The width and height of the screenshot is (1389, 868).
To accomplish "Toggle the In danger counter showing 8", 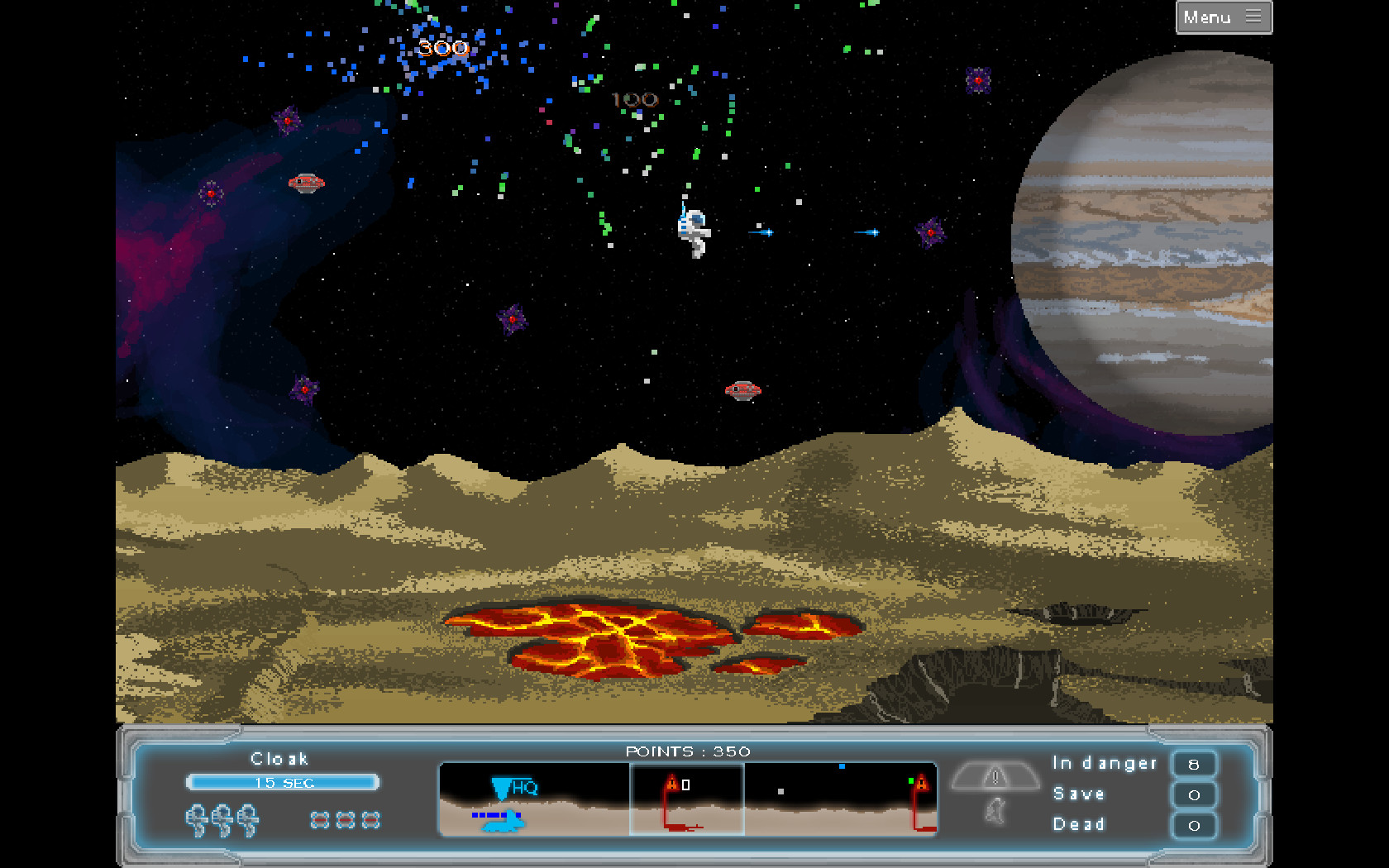I will tap(1194, 763).
